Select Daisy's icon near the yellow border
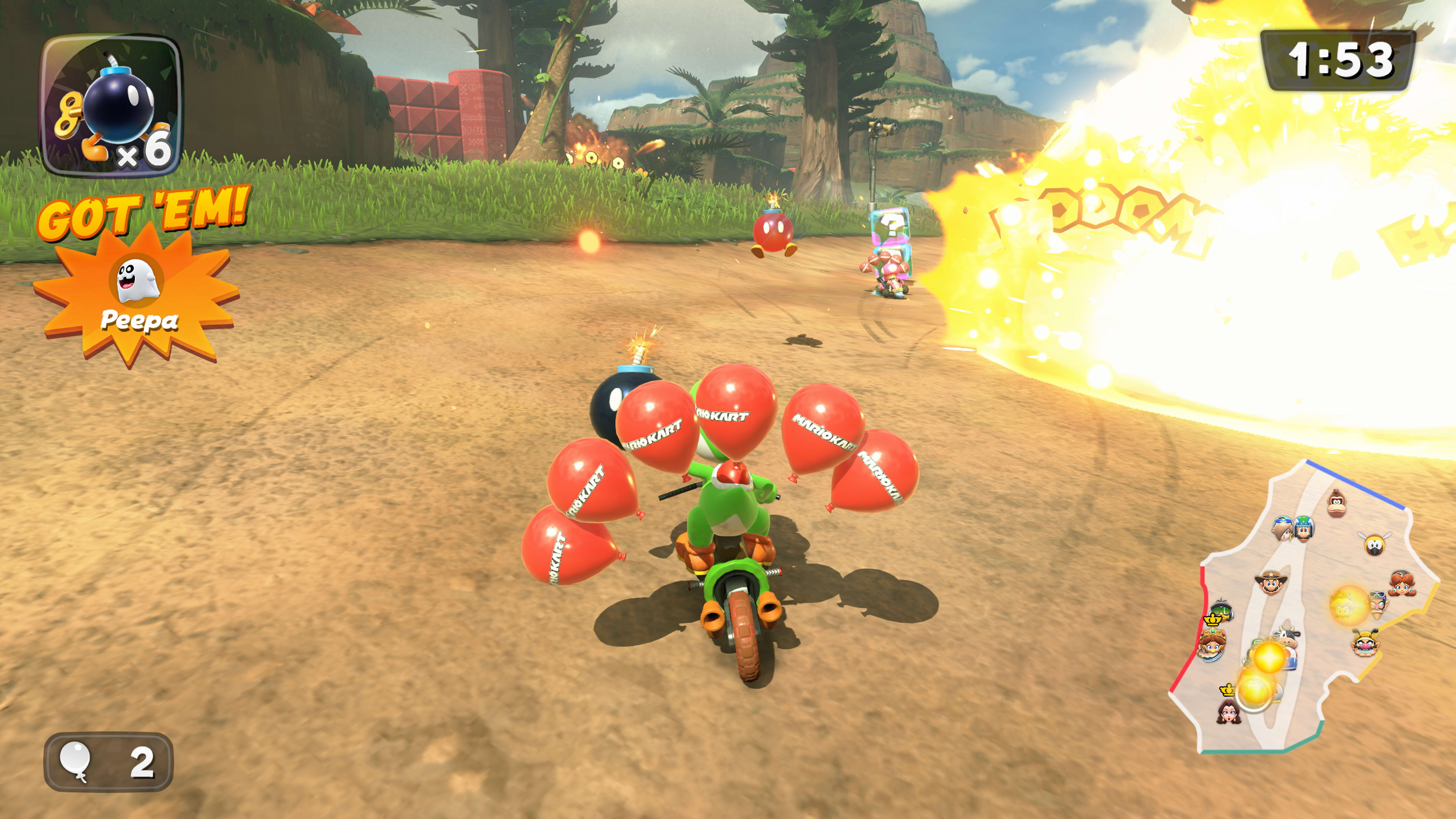This screenshot has height=819, width=1456. (x=1402, y=583)
